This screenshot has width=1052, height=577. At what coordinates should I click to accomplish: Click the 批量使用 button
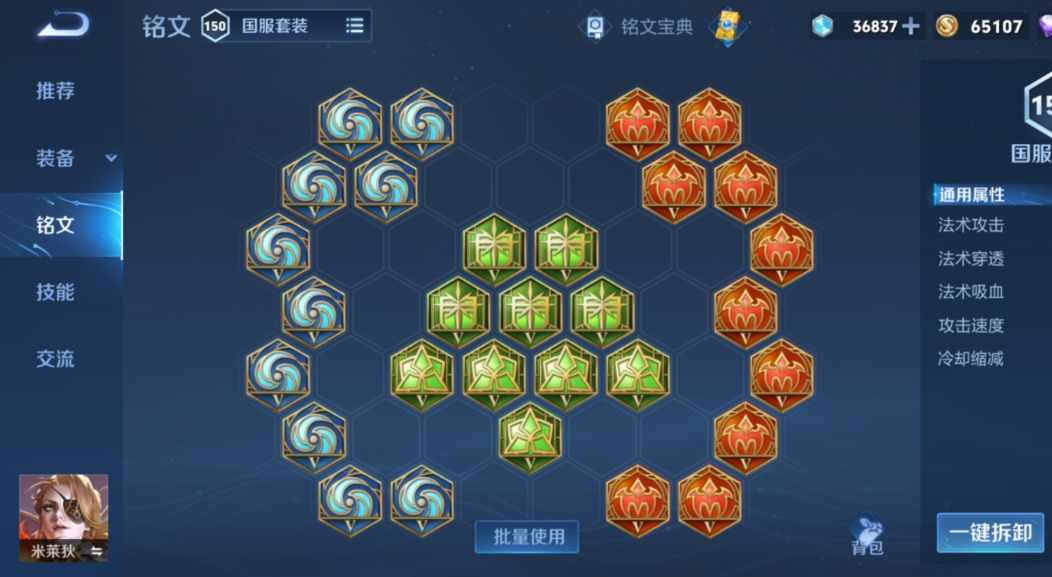(527, 537)
